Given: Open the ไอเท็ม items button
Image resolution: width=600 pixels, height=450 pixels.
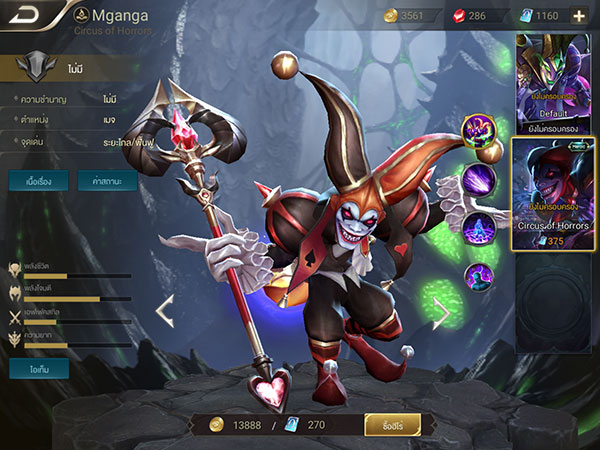Looking at the screenshot, I should 38,369.
